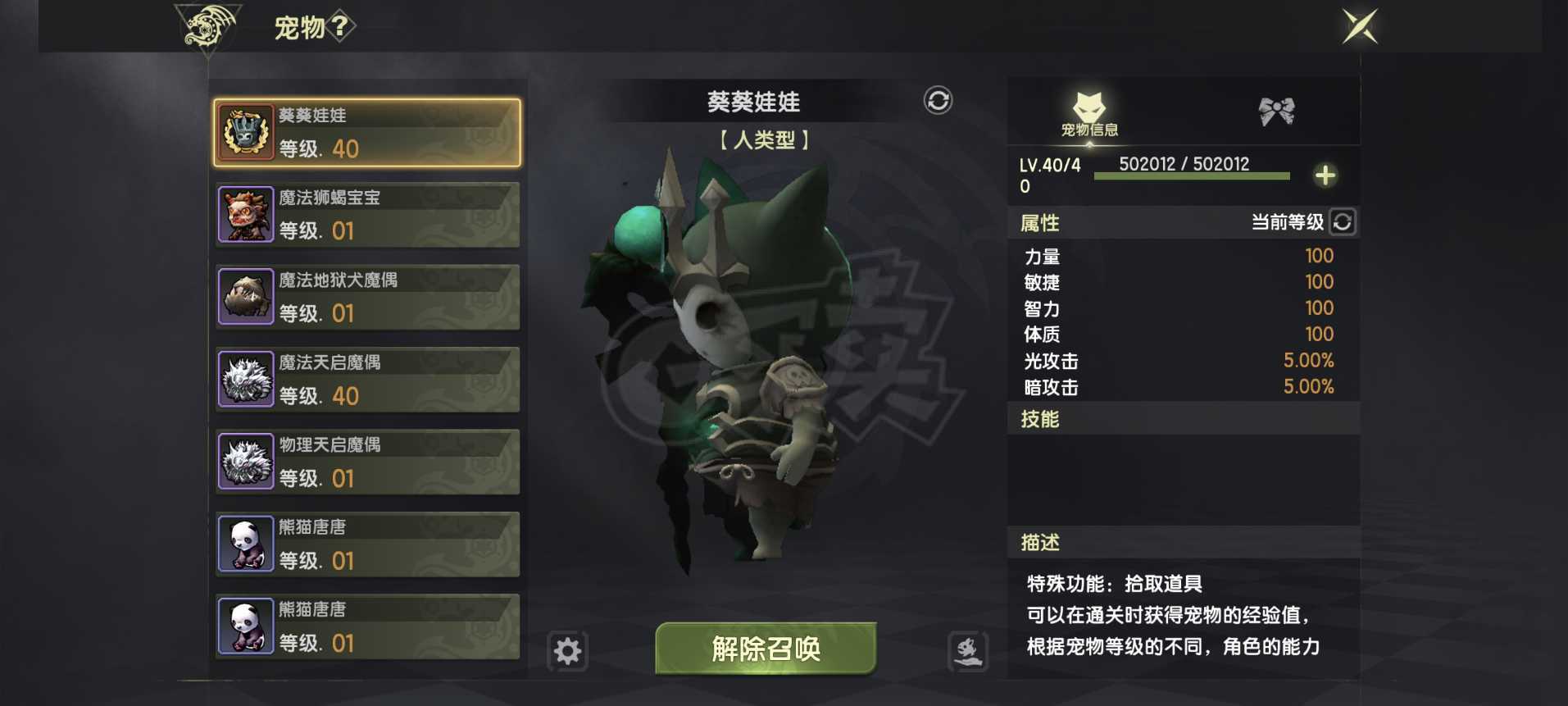Click the plus icon to add pet experience
Viewport: 1568px width, 706px height.
pos(1325,174)
